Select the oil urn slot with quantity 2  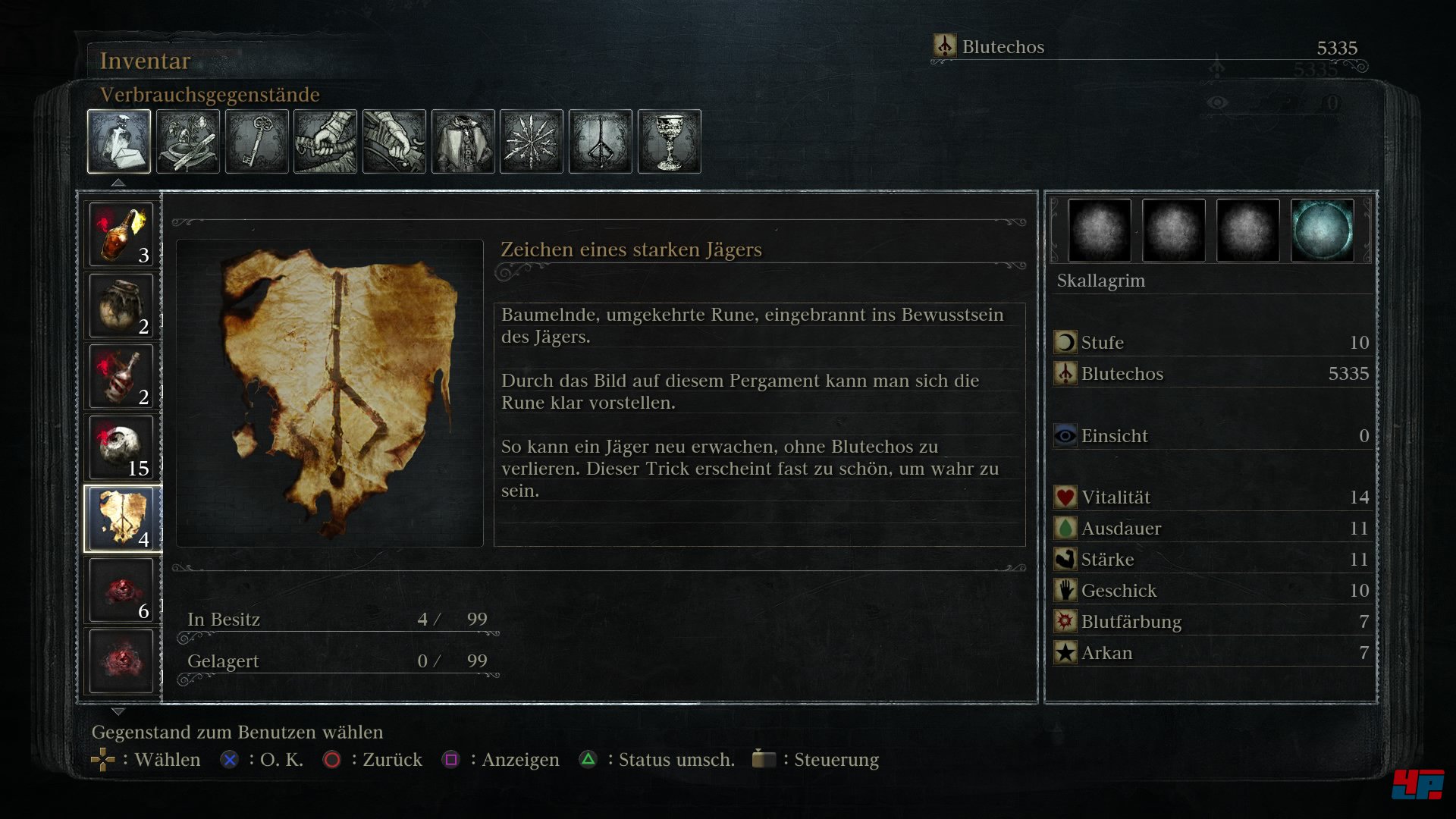coord(121,306)
